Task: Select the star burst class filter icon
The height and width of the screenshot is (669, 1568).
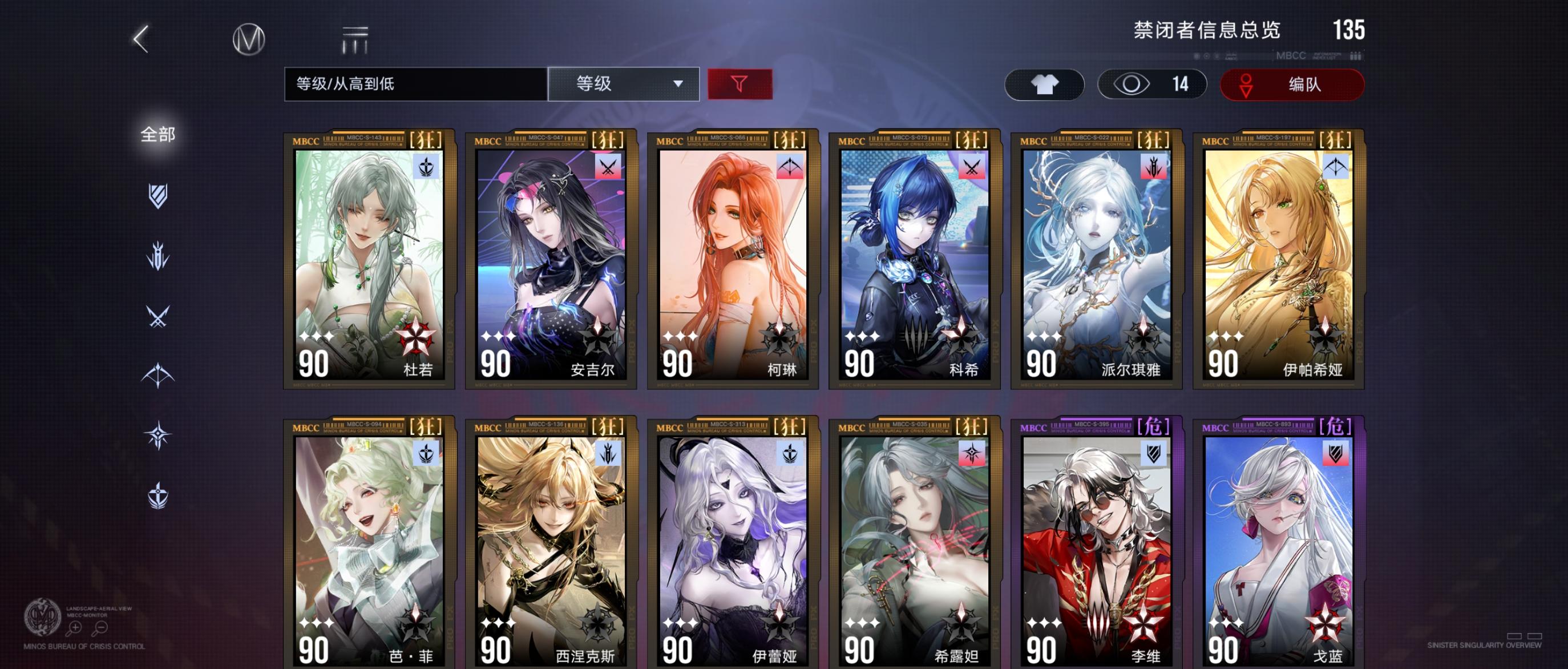Action: click(157, 433)
